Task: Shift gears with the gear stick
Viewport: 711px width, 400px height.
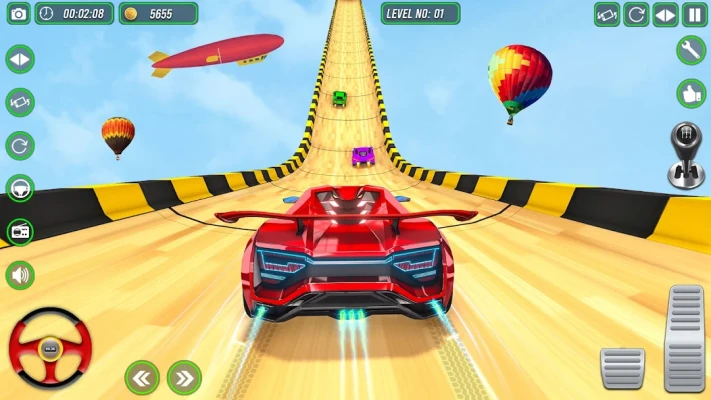Action: (x=686, y=156)
